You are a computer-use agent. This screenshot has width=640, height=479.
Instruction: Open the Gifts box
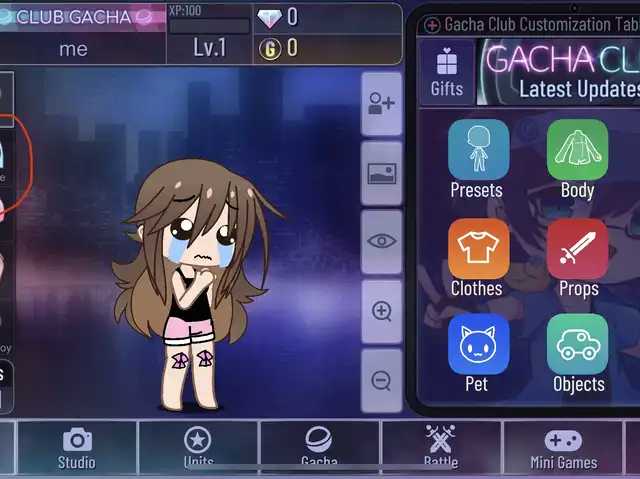[x=447, y=72]
